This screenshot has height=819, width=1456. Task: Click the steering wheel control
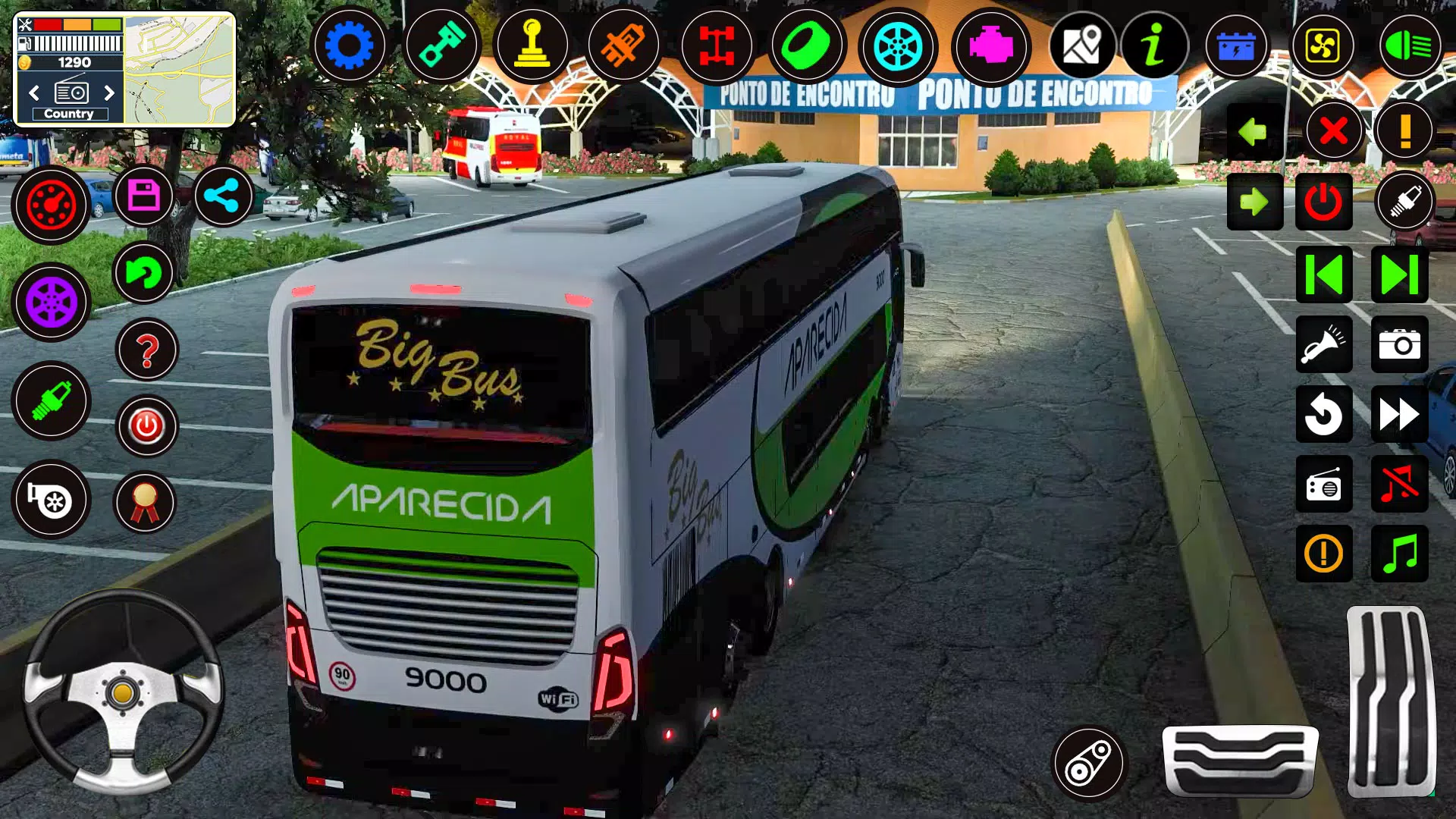point(123,692)
